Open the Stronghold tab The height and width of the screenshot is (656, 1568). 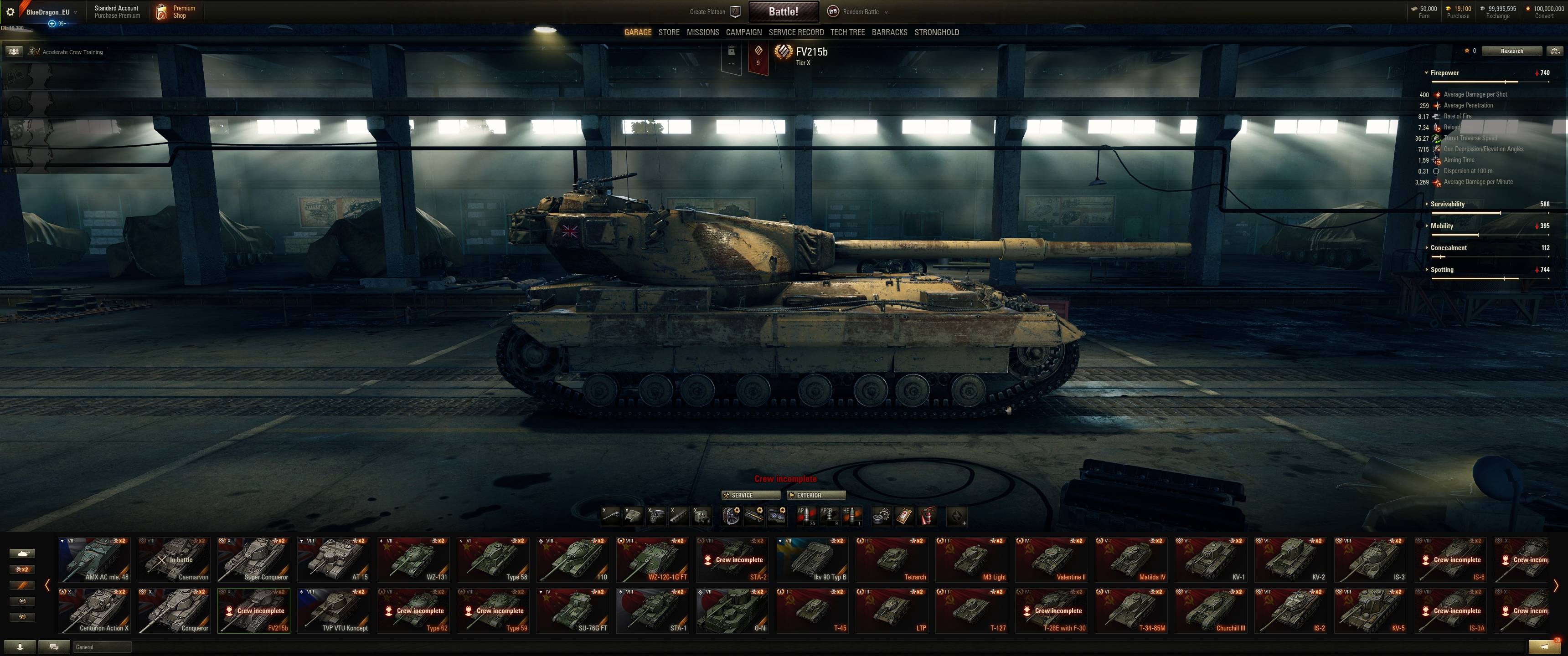pyautogui.click(x=936, y=32)
